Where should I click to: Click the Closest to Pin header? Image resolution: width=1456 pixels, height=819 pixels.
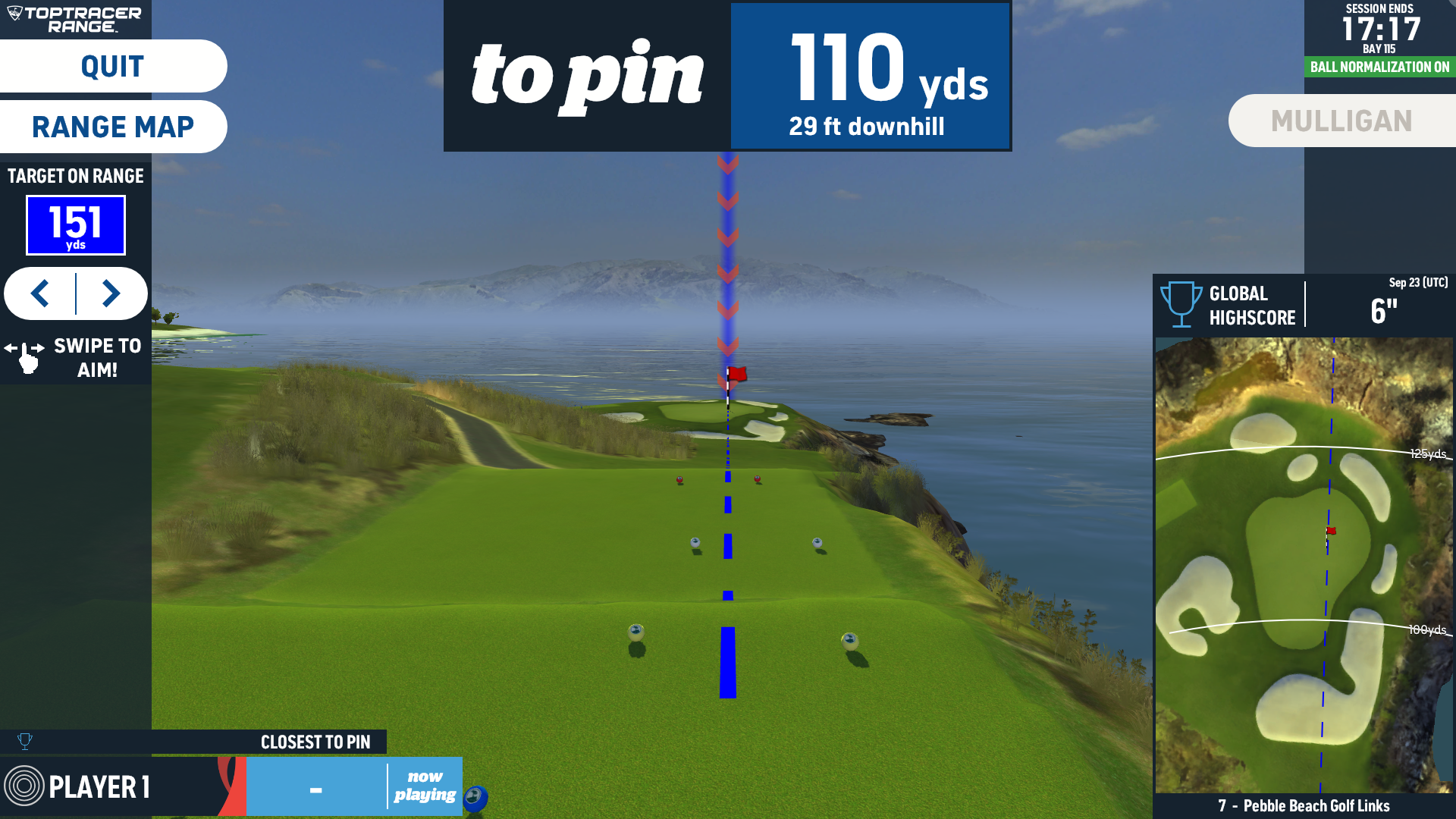pyautogui.click(x=315, y=742)
